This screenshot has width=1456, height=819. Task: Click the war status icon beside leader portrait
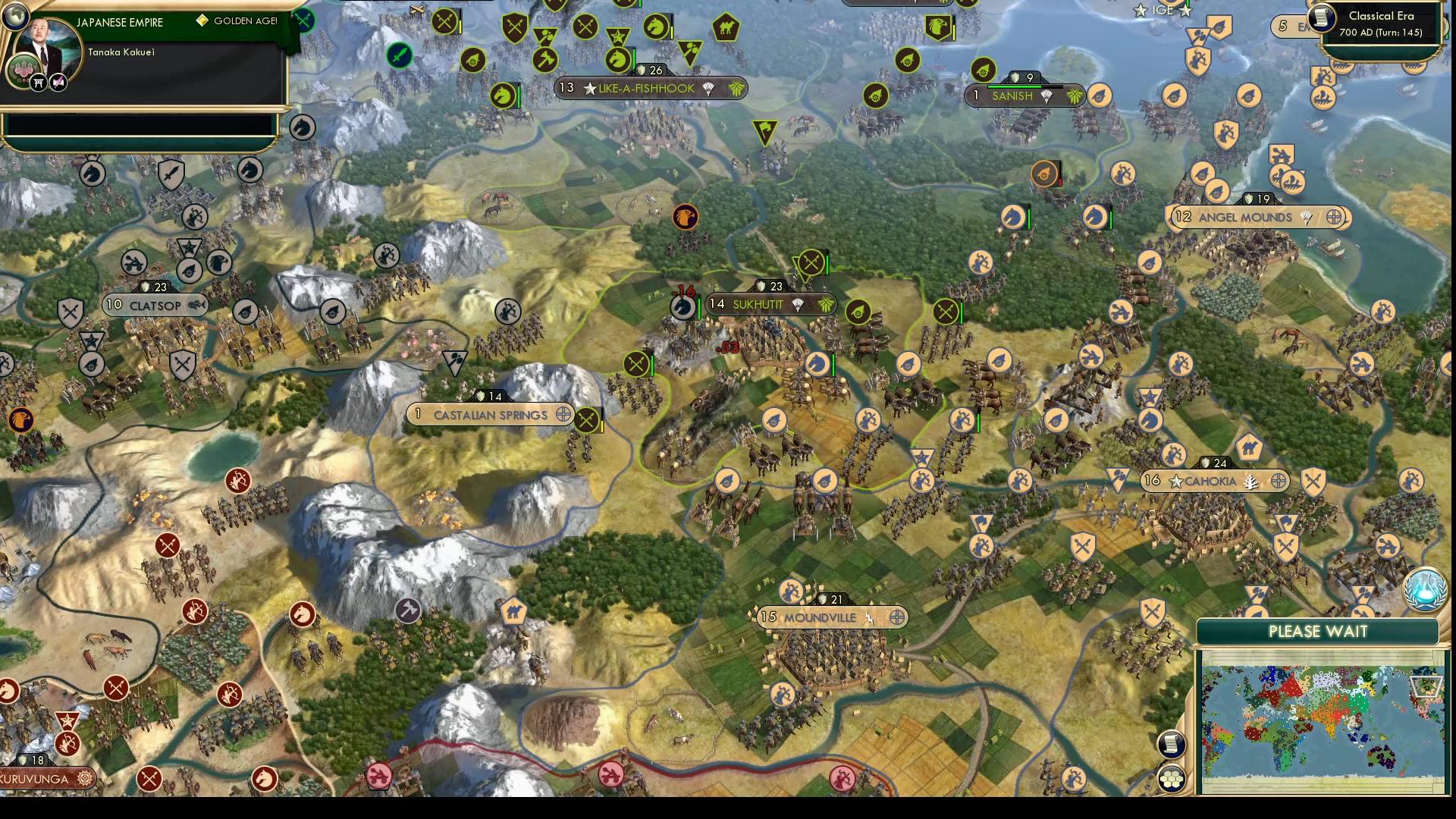[60, 82]
